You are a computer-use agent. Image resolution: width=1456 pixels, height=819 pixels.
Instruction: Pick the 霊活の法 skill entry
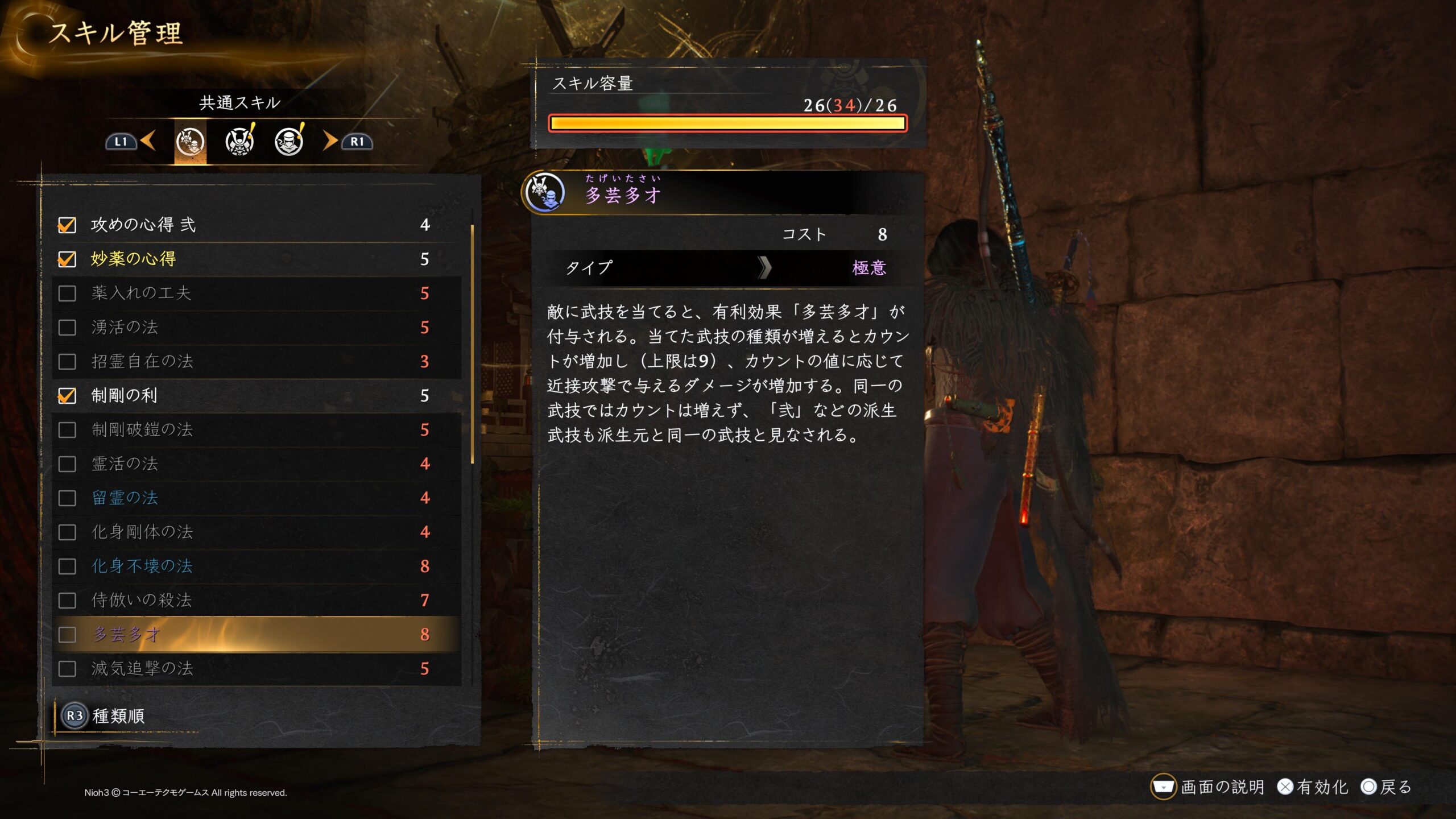pos(256,464)
